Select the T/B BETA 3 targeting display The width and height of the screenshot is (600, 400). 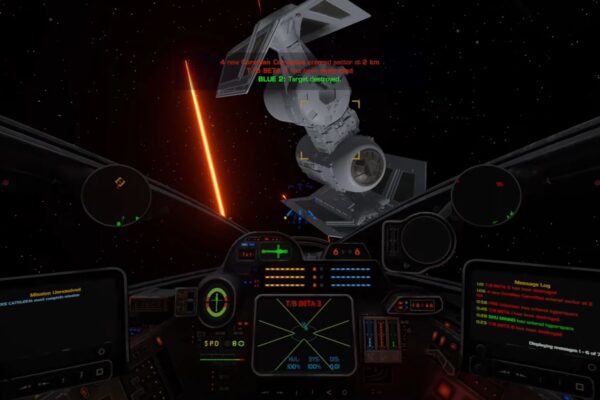coord(304,327)
